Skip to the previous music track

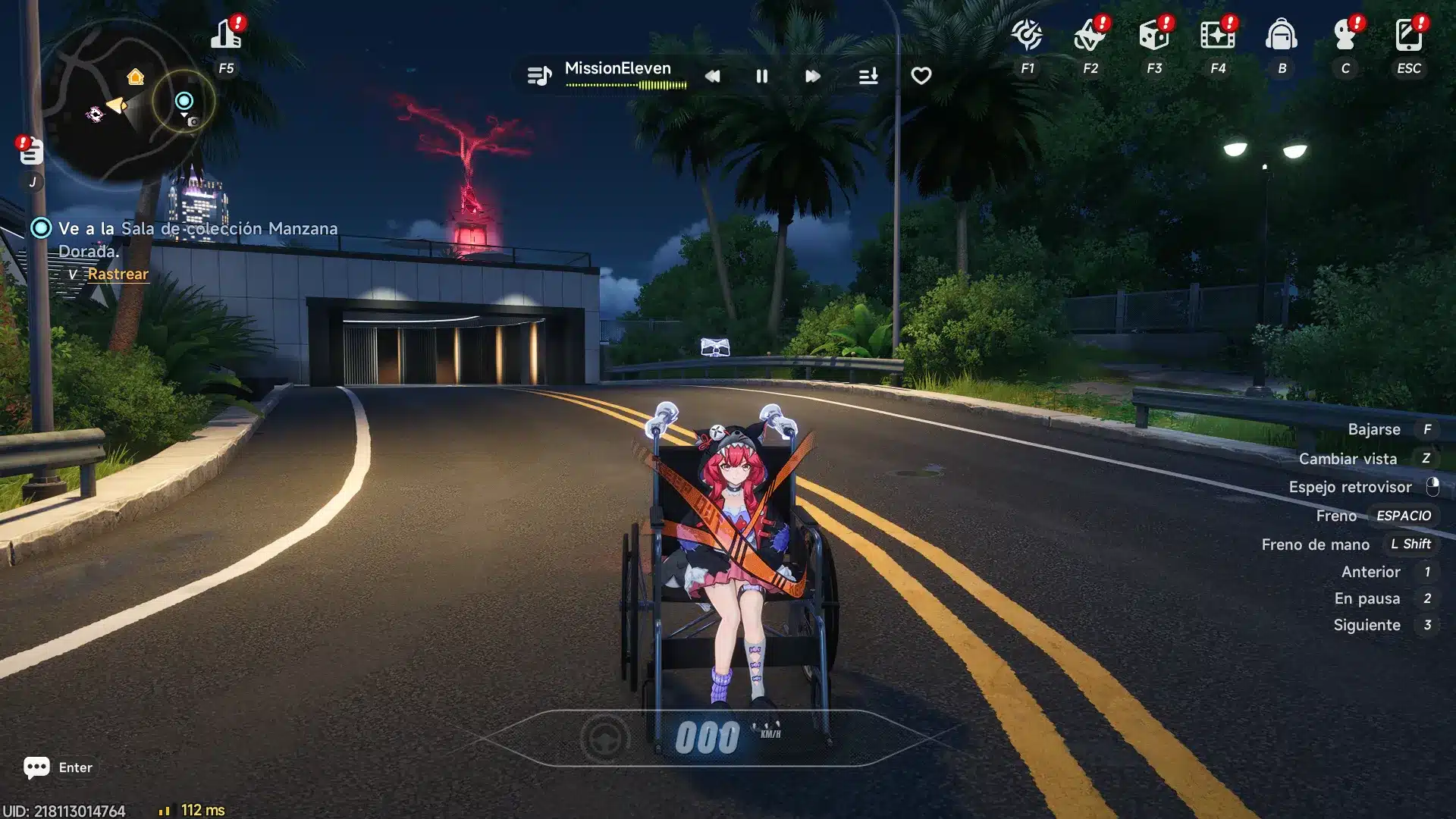(x=712, y=76)
